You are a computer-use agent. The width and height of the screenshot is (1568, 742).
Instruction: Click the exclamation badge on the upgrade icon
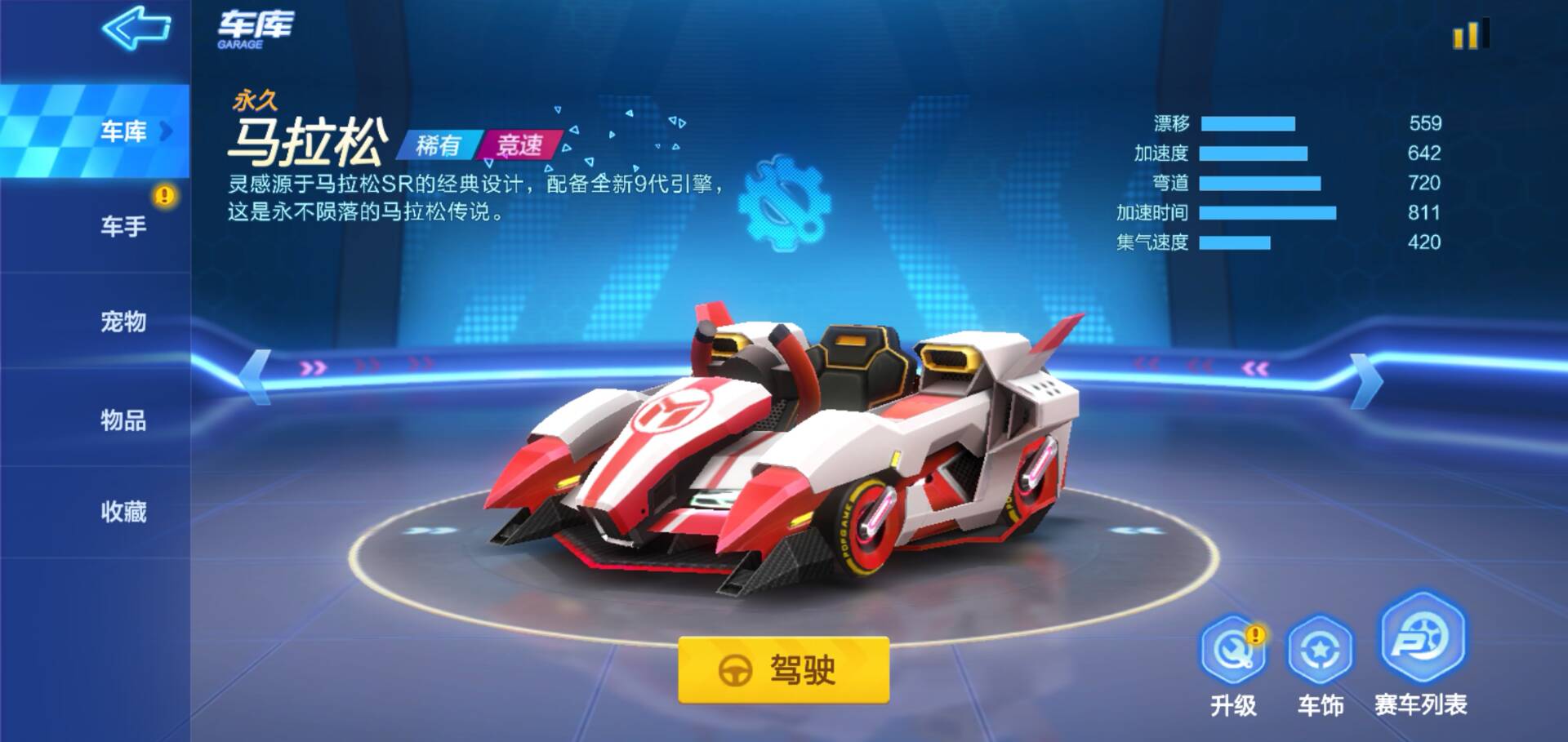coord(1254,635)
